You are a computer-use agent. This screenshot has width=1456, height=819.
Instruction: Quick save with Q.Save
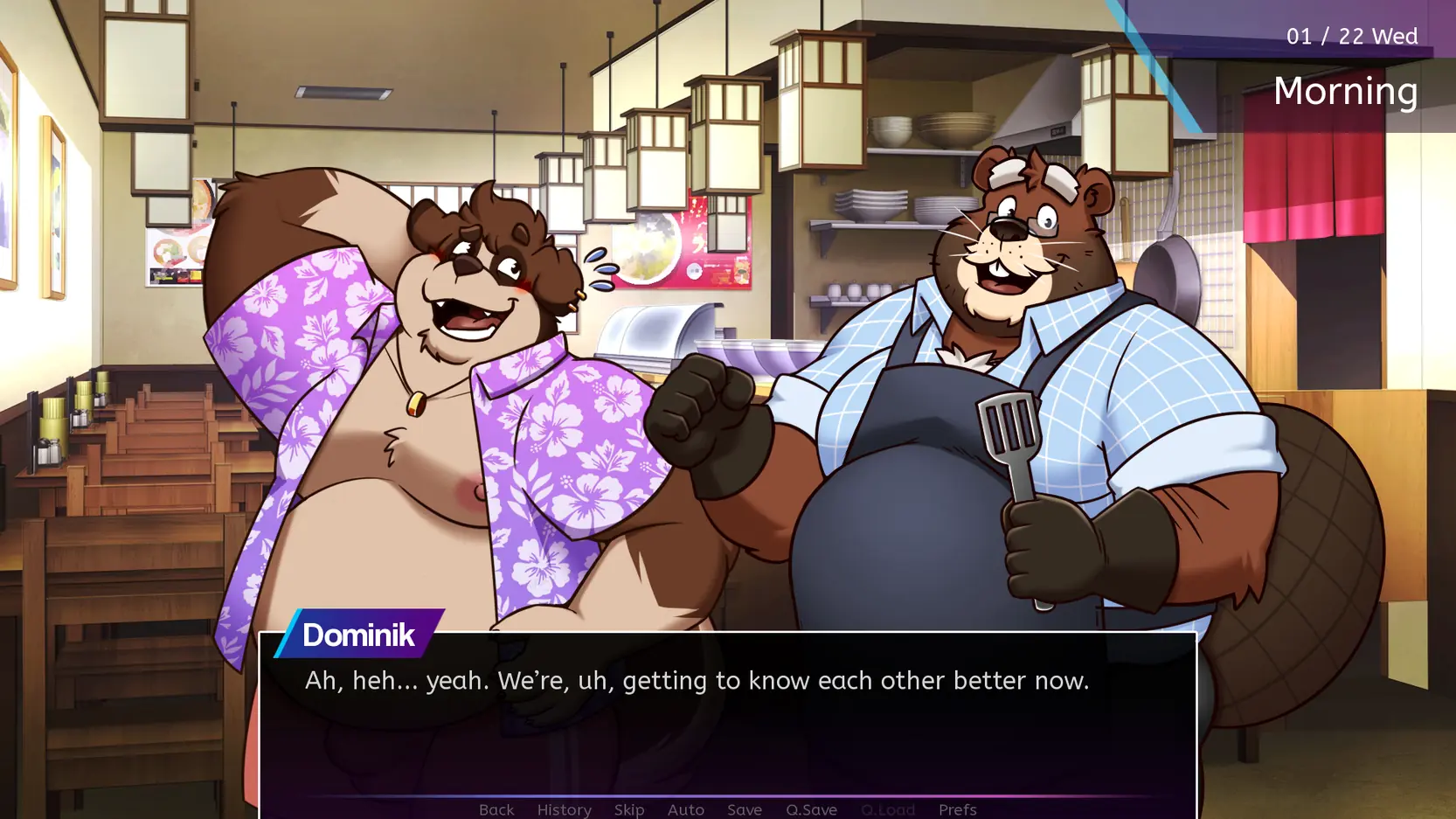(x=811, y=809)
